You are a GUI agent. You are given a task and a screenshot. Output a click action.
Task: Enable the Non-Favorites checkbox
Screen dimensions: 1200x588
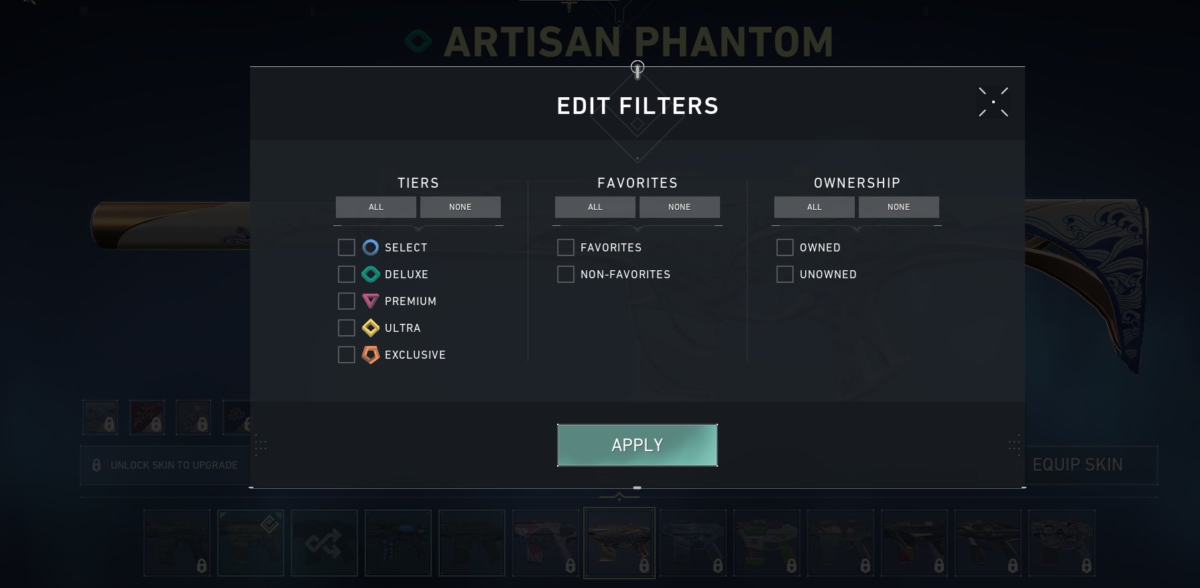566,274
